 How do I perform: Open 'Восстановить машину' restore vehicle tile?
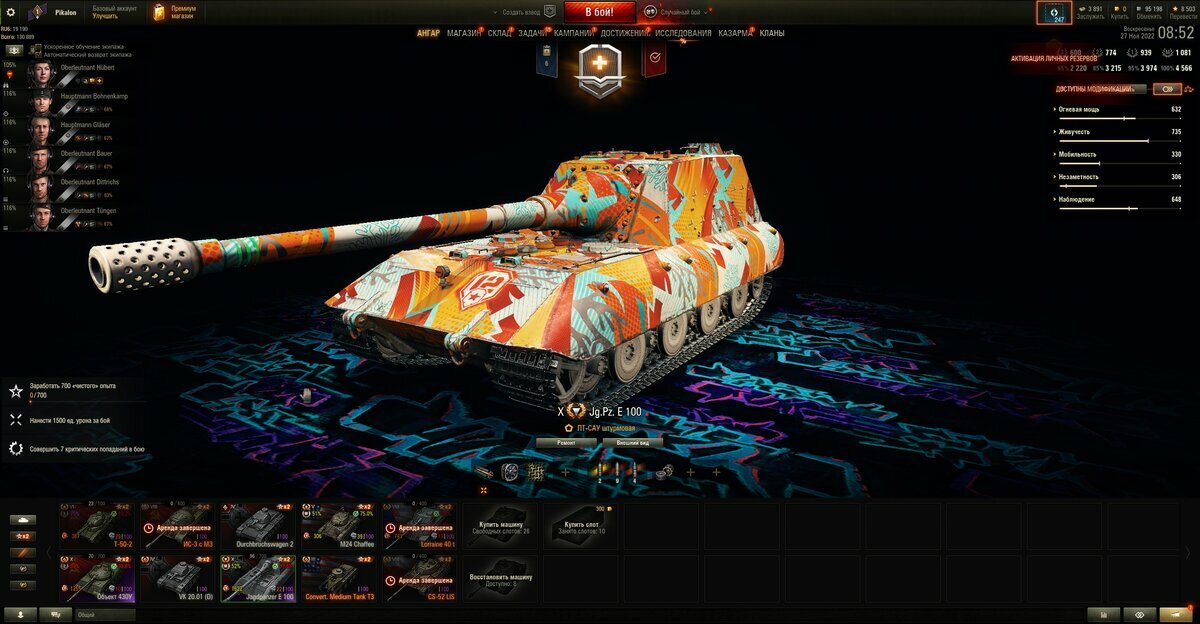point(502,580)
